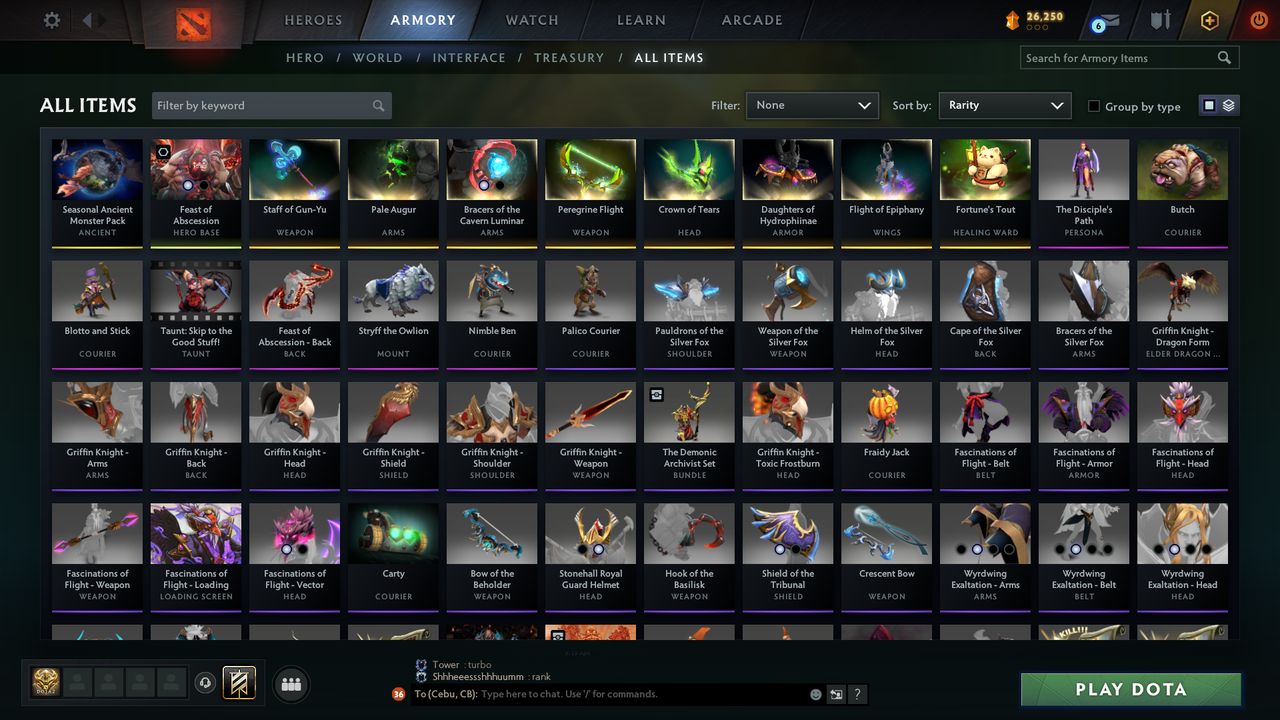Switch to stacked list view toggle
The width and height of the screenshot is (1280, 720).
pyautogui.click(x=1228, y=104)
